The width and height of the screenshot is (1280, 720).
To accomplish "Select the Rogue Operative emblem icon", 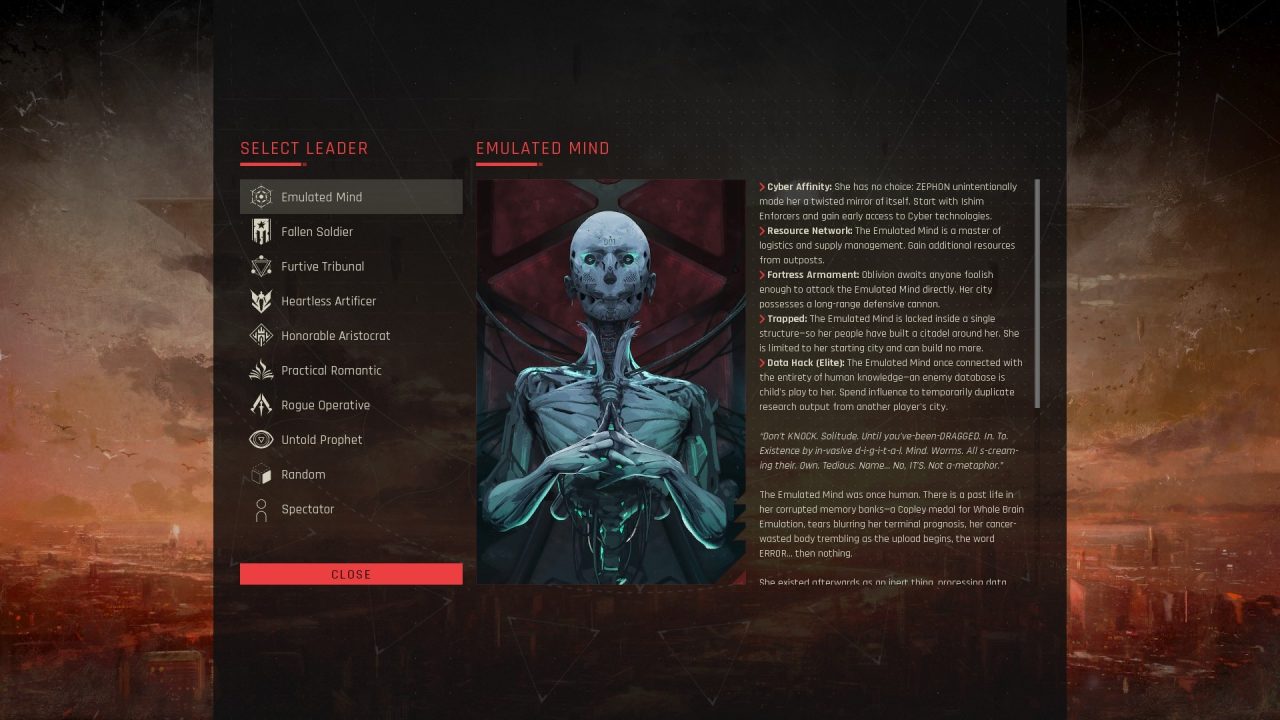I will 260,405.
